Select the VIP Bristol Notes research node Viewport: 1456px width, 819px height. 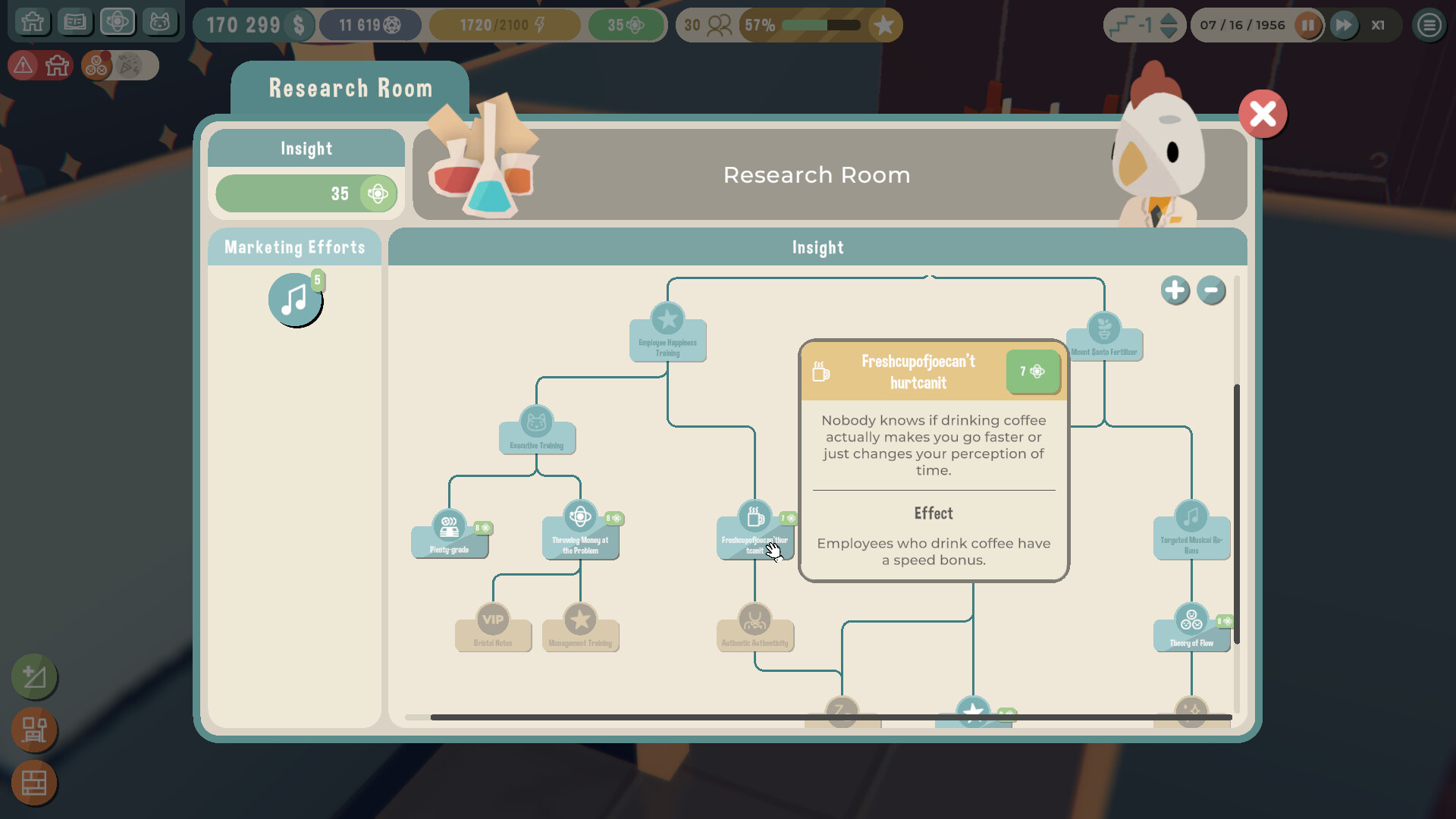pos(493,626)
